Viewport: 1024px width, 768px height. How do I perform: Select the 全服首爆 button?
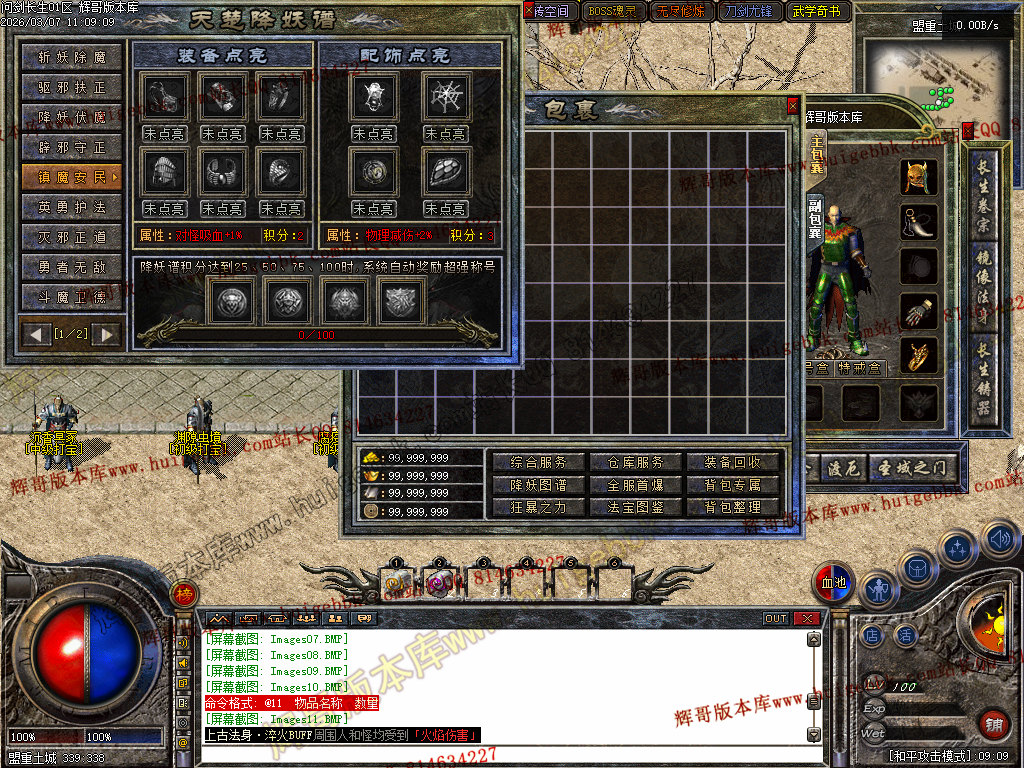pos(636,485)
